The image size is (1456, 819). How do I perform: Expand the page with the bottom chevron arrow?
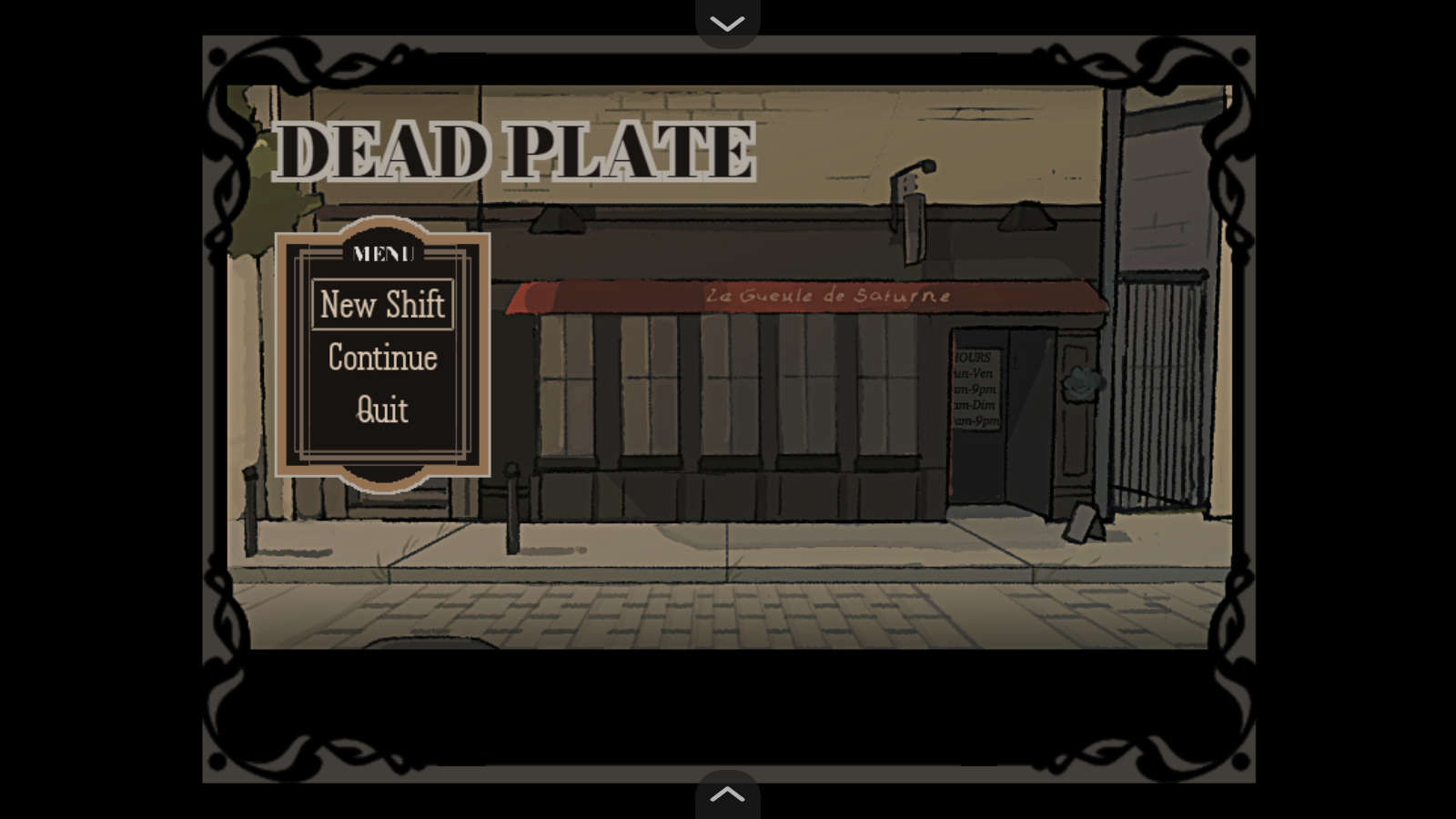(727, 794)
